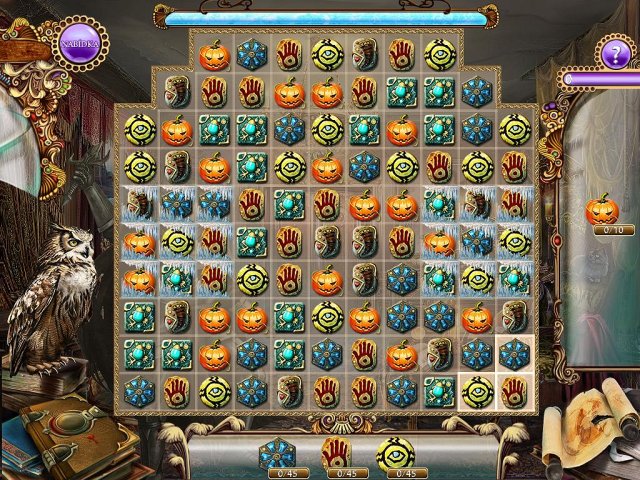This screenshot has height=480, width=640.
Task: Open the purple Nabídka menu orb
Action: tap(79, 45)
